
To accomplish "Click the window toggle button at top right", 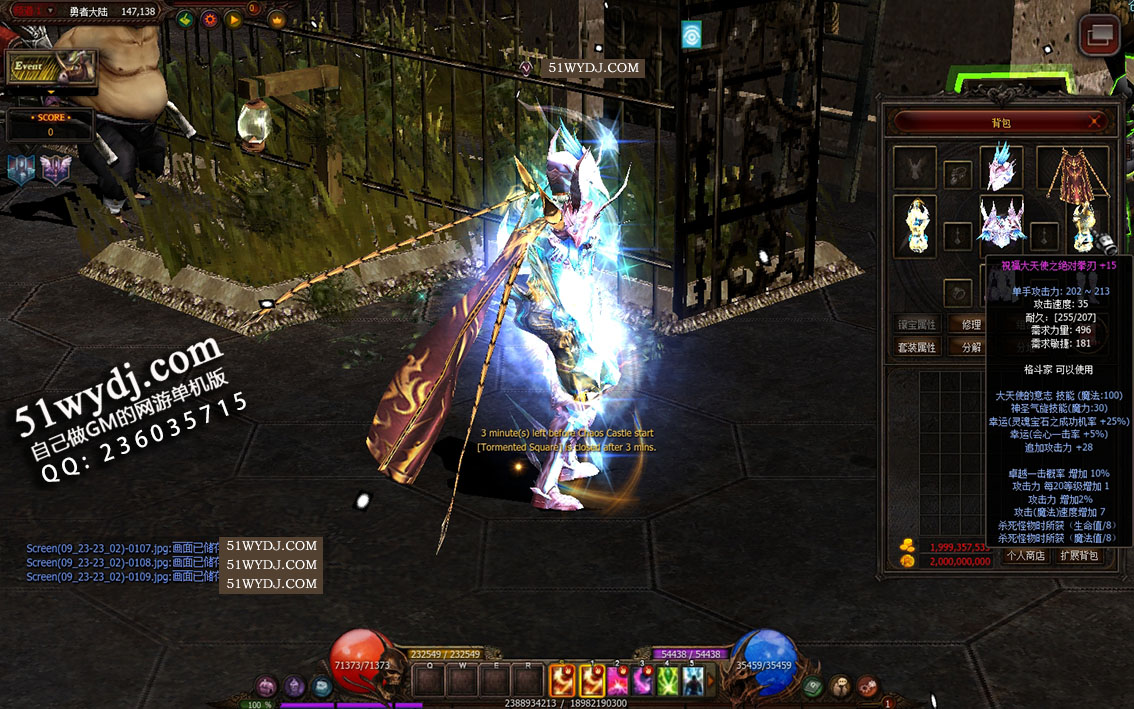I will click(1100, 34).
